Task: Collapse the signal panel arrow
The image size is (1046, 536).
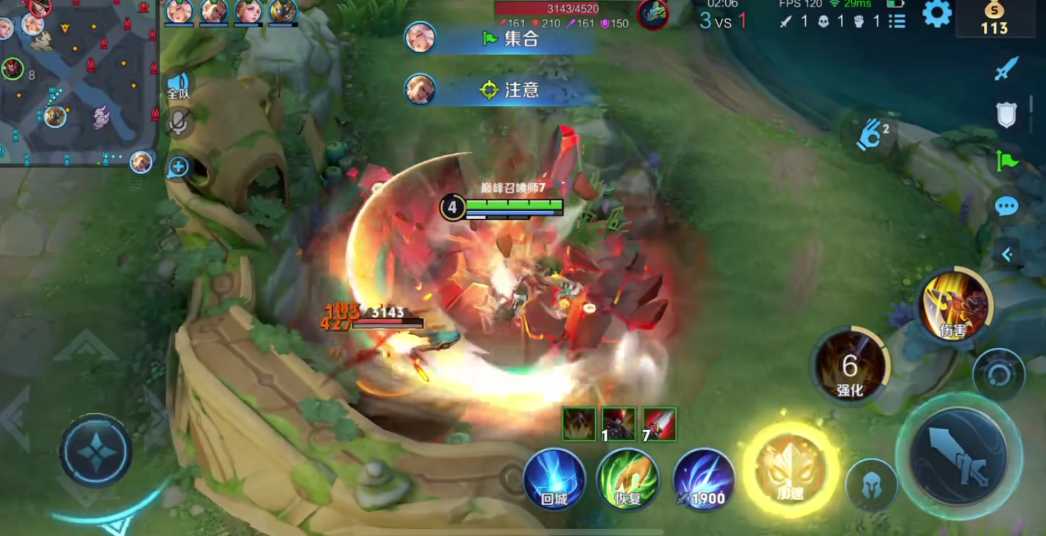Action: pyautogui.click(x=1007, y=254)
